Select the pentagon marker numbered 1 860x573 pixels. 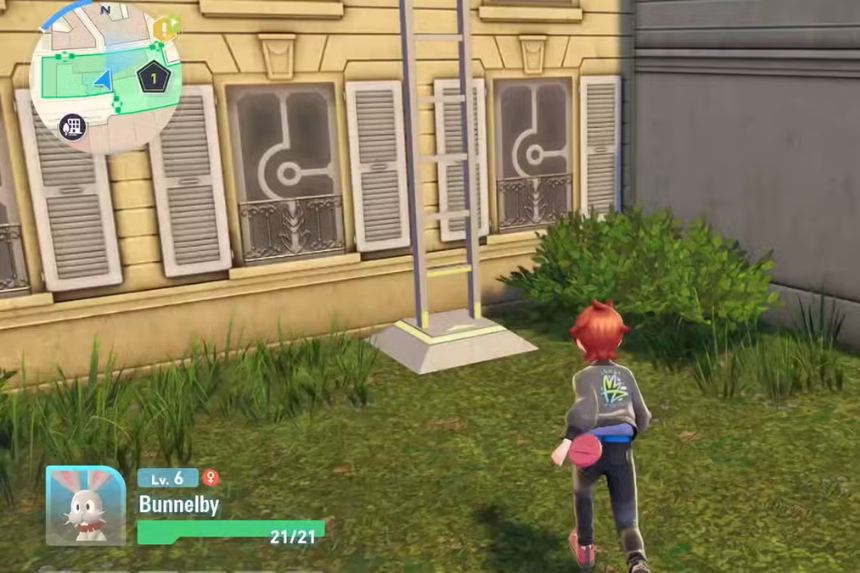coord(153,77)
